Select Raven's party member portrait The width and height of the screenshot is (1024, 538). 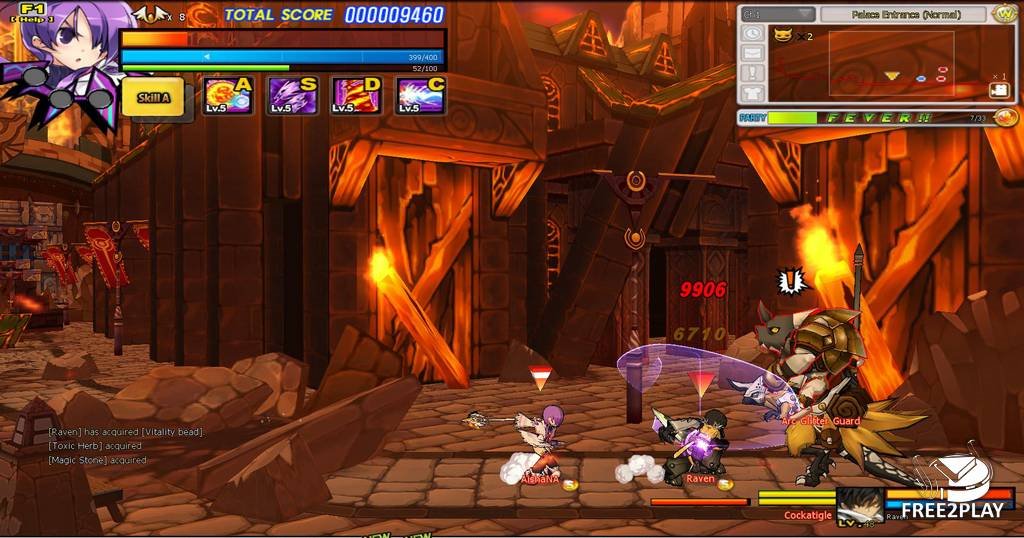pos(860,503)
